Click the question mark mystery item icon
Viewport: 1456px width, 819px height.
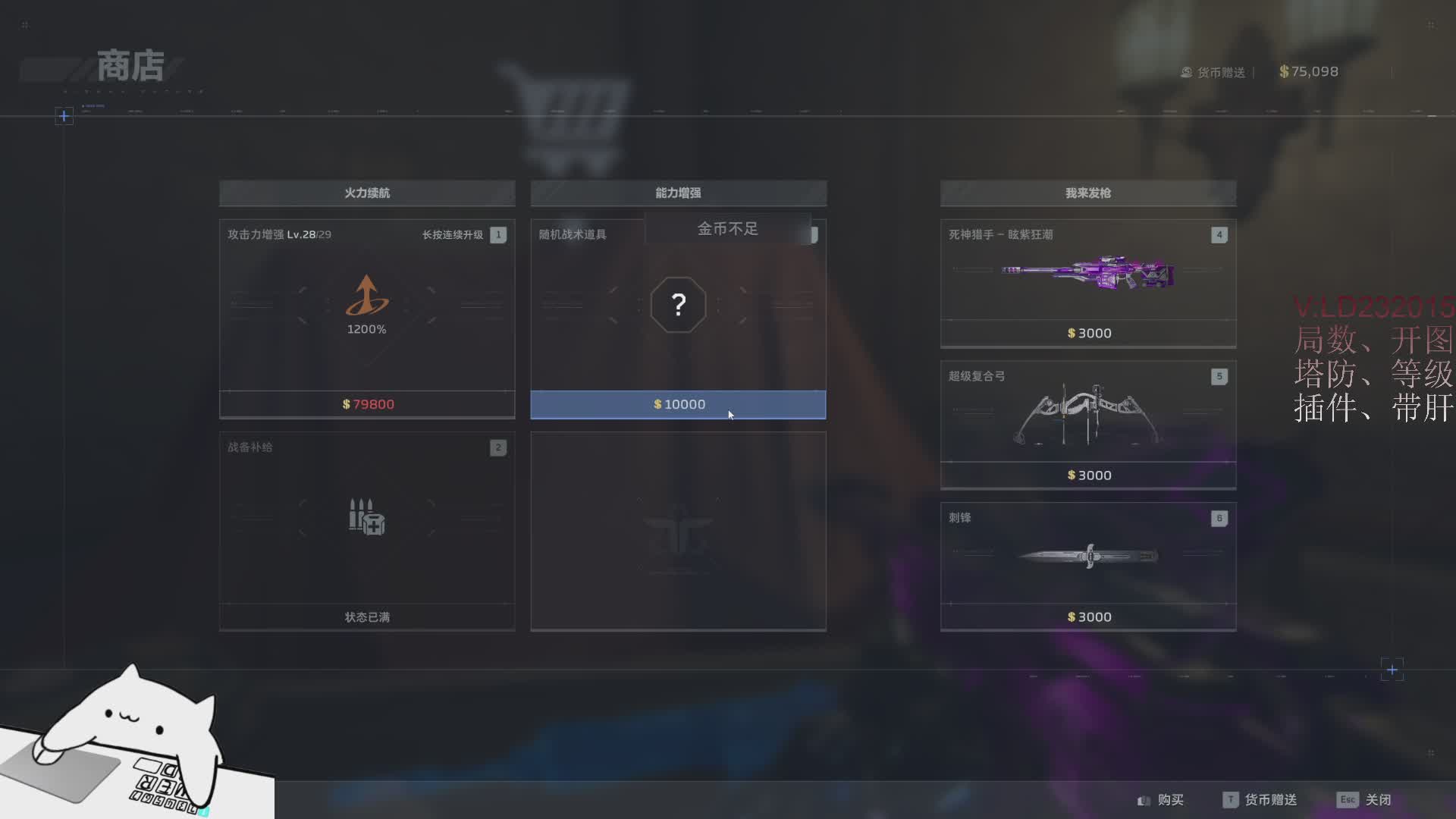pyautogui.click(x=678, y=305)
